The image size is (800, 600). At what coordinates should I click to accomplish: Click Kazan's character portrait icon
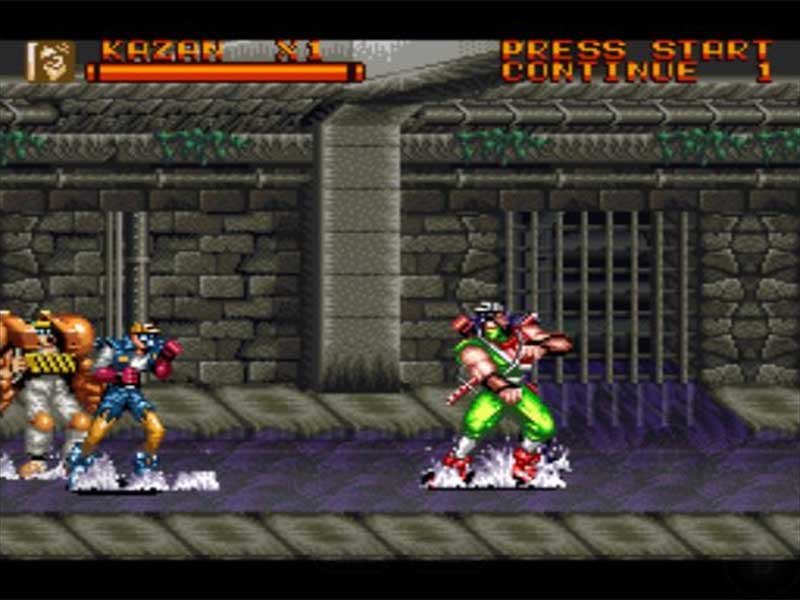click(x=50, y=61)
